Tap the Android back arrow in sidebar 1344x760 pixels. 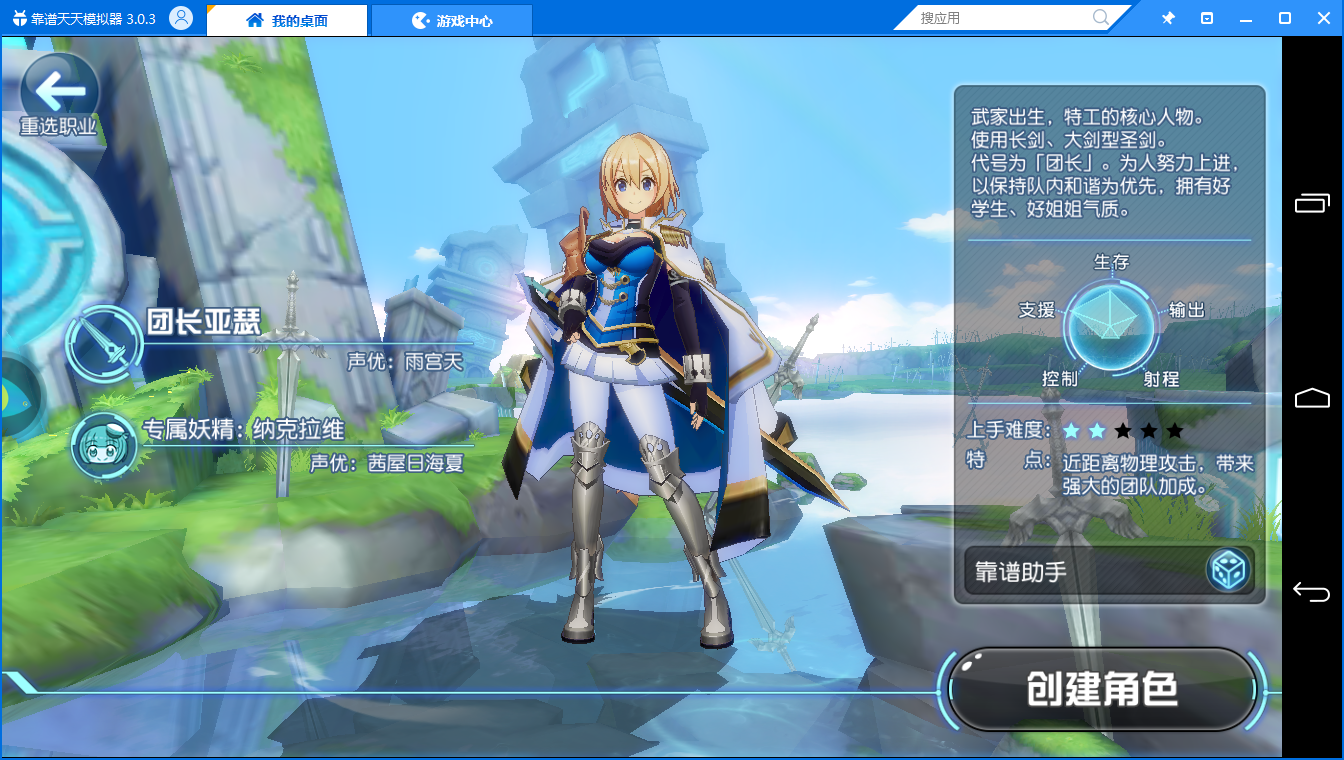[1312, 592]
